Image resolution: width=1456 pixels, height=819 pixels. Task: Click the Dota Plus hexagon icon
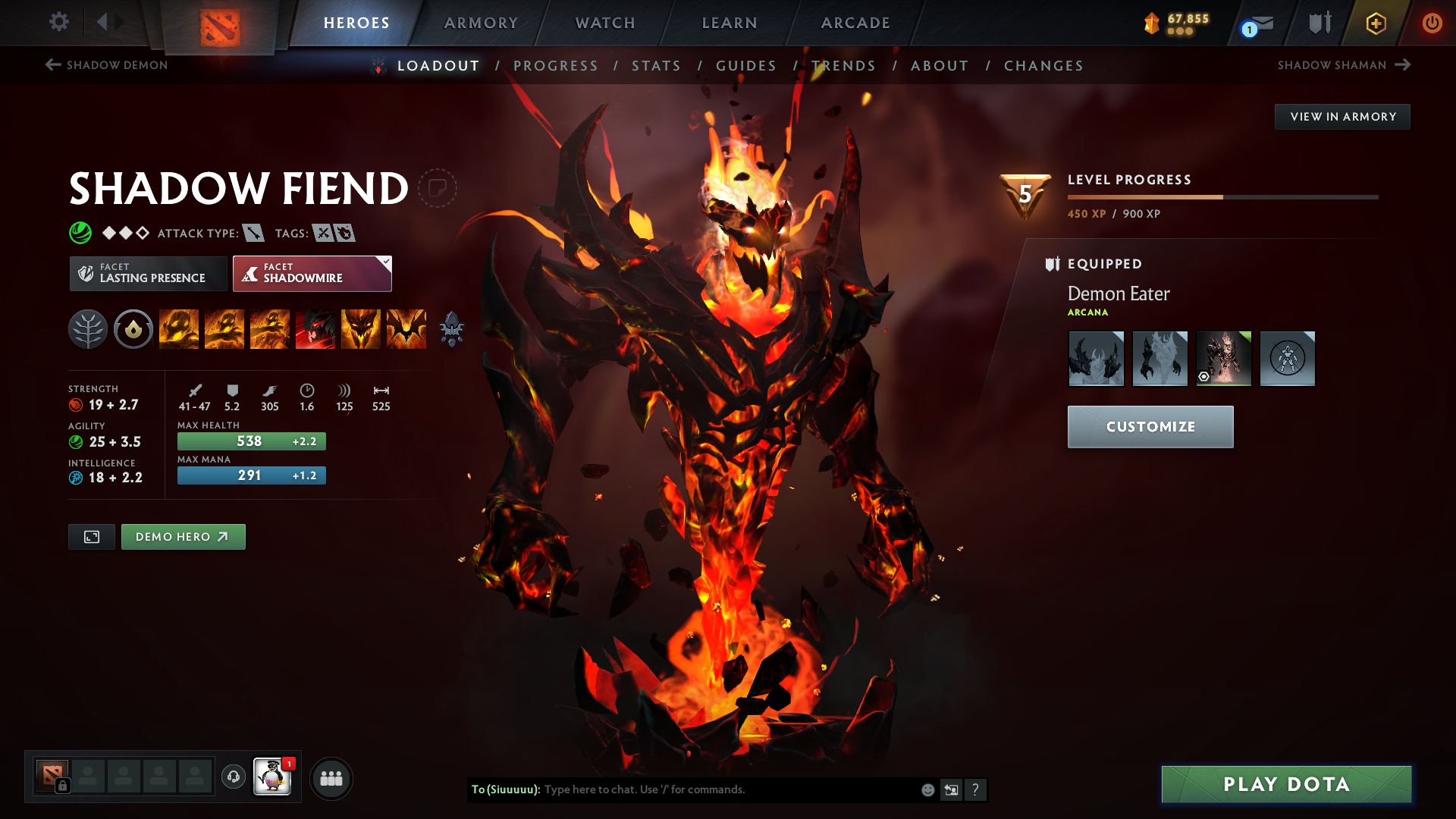(1376, 23)
